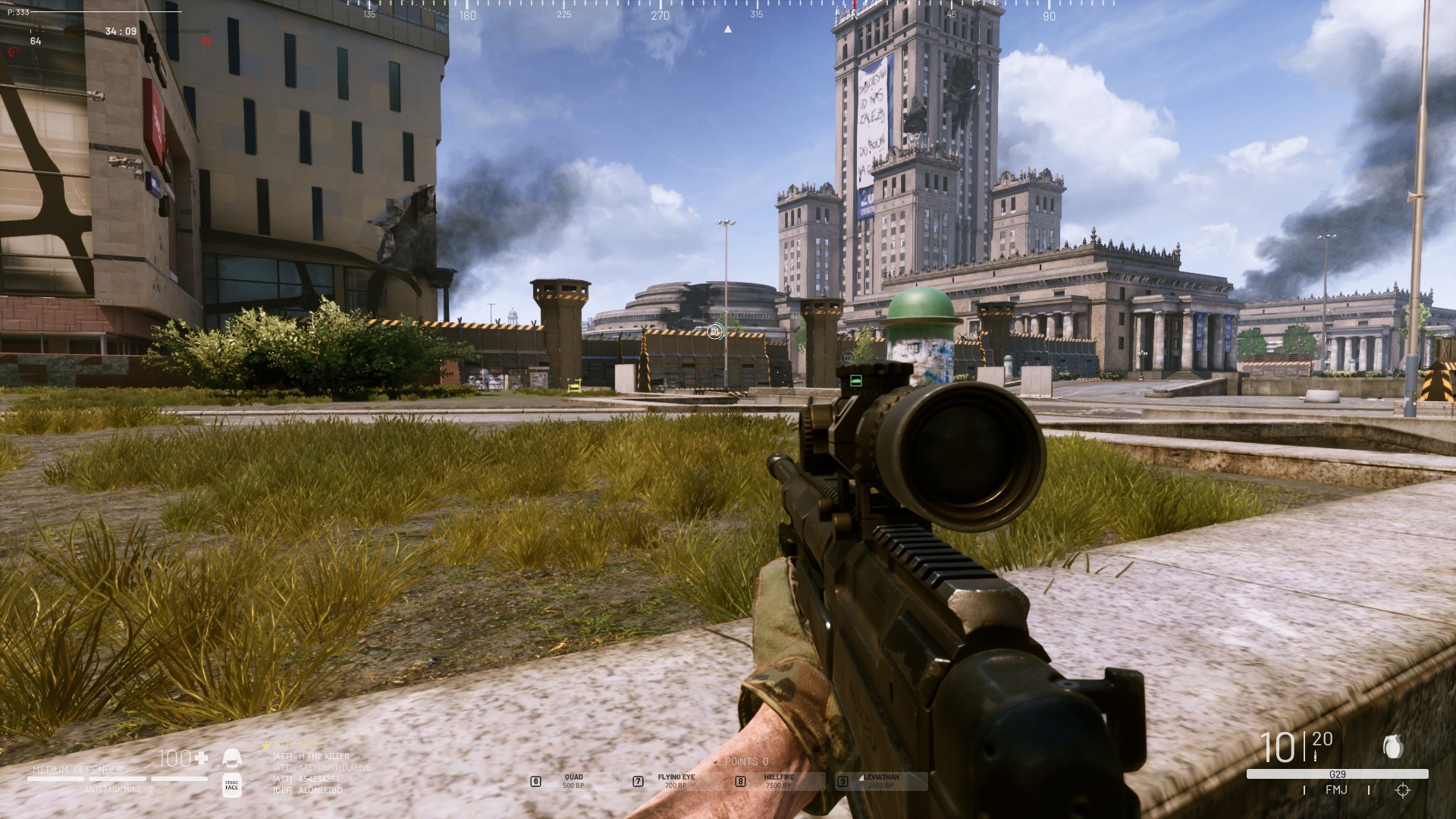Select squad member AREYOUSTILLALIVE
The width and height of the screenshot is (1456, 819).
(334, 767)
